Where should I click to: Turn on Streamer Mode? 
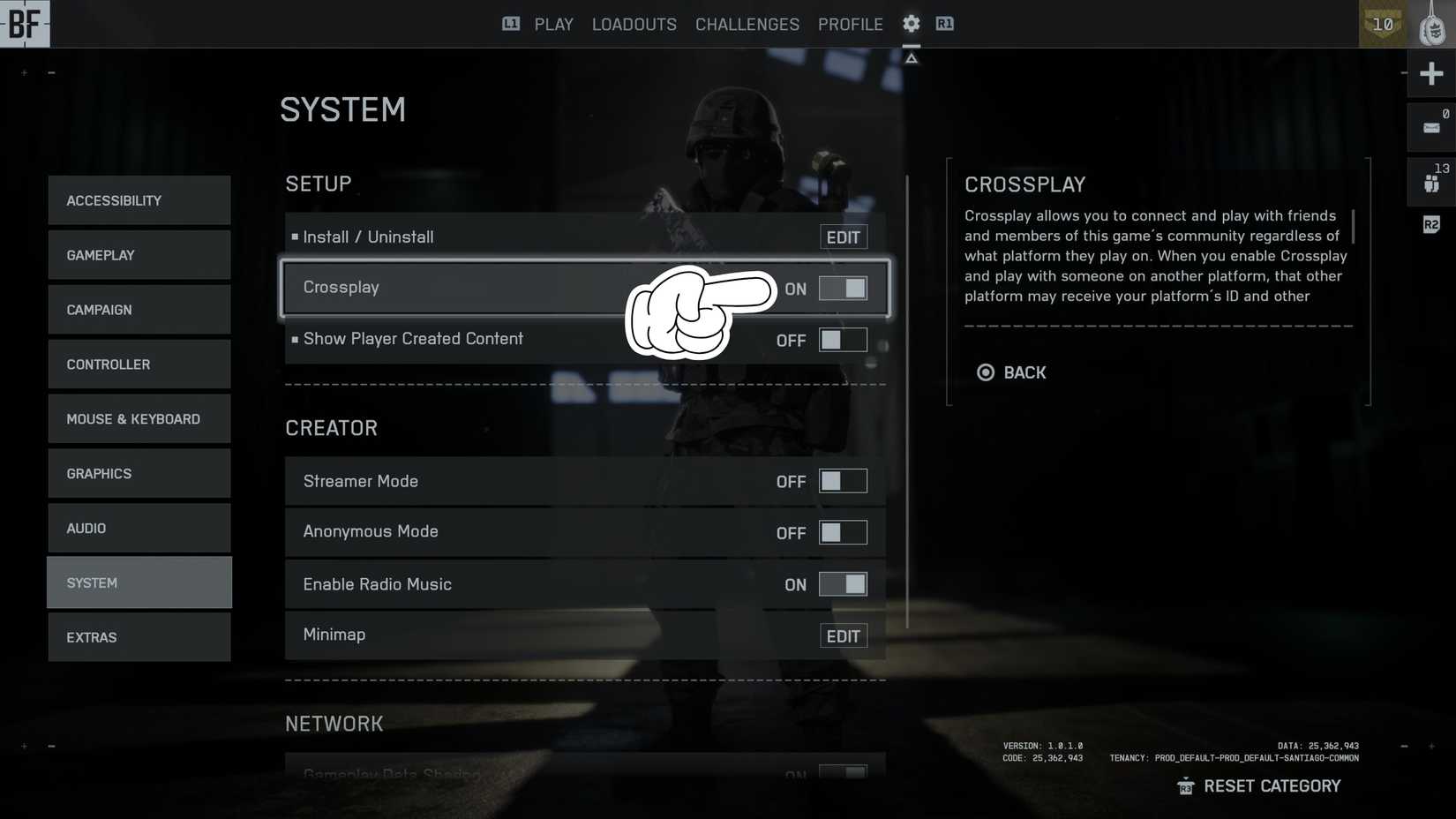point(843,481)
